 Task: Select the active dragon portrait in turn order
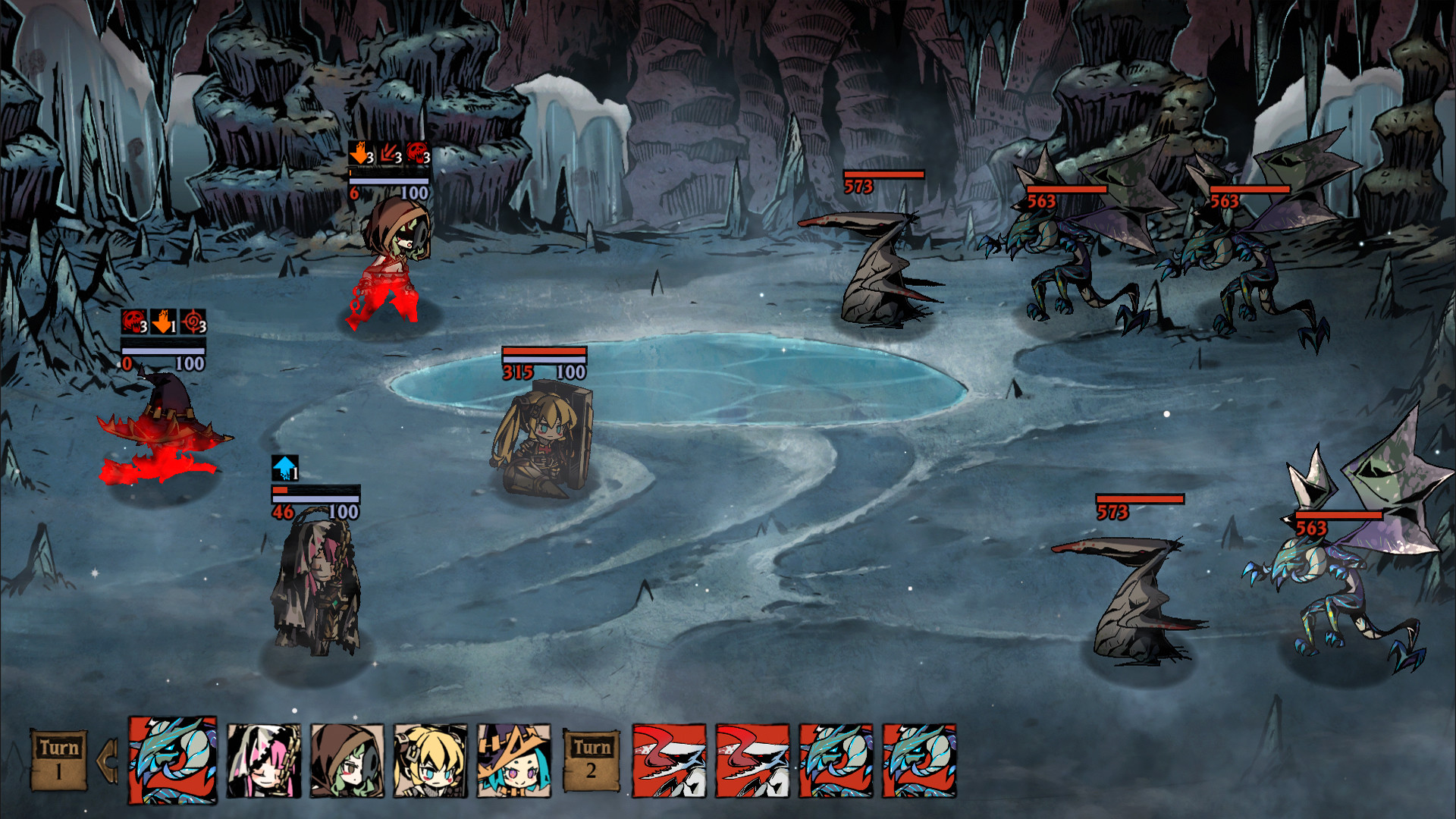(173, 759)
